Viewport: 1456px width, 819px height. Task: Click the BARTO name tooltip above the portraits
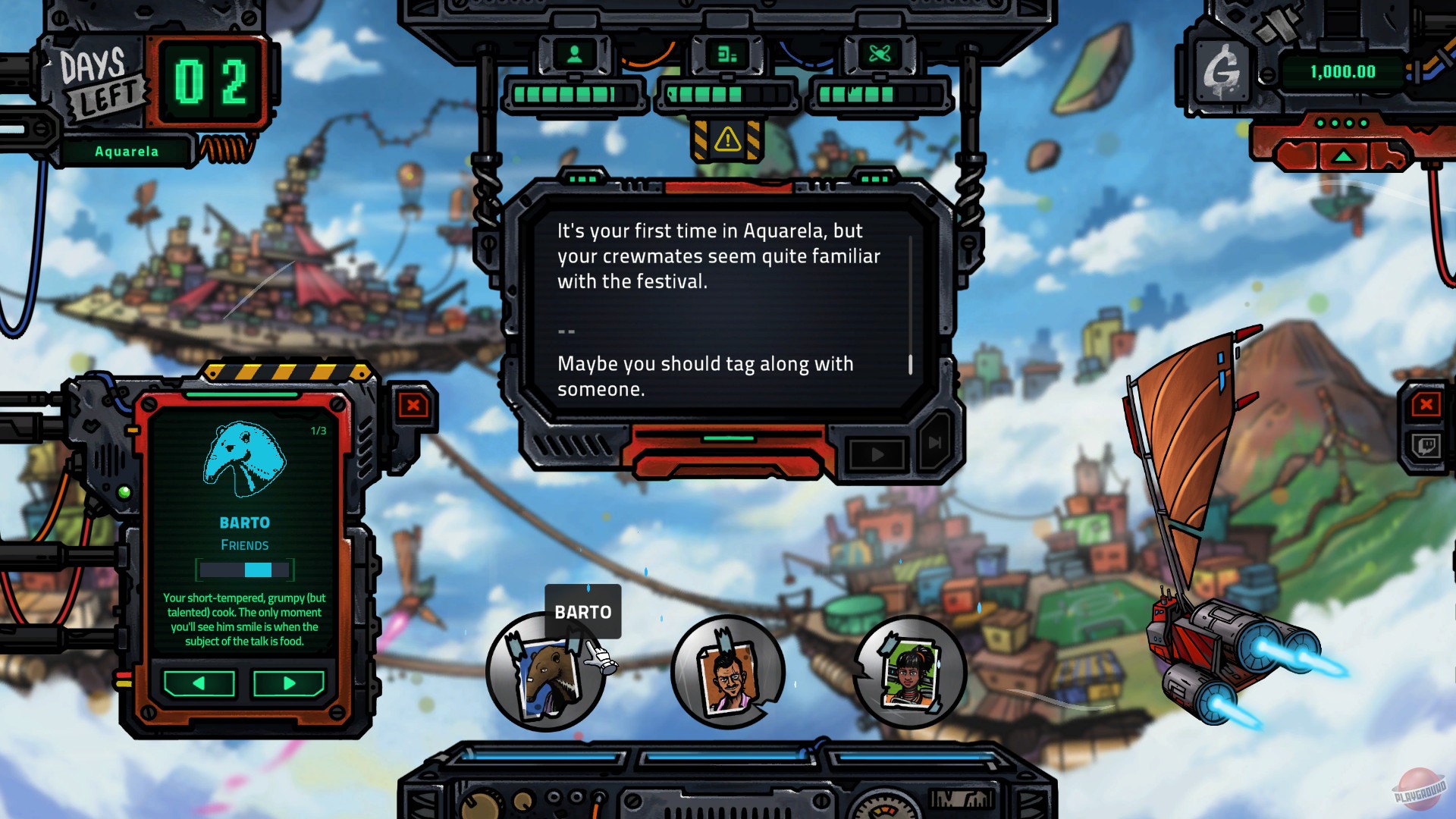point(582,611)
